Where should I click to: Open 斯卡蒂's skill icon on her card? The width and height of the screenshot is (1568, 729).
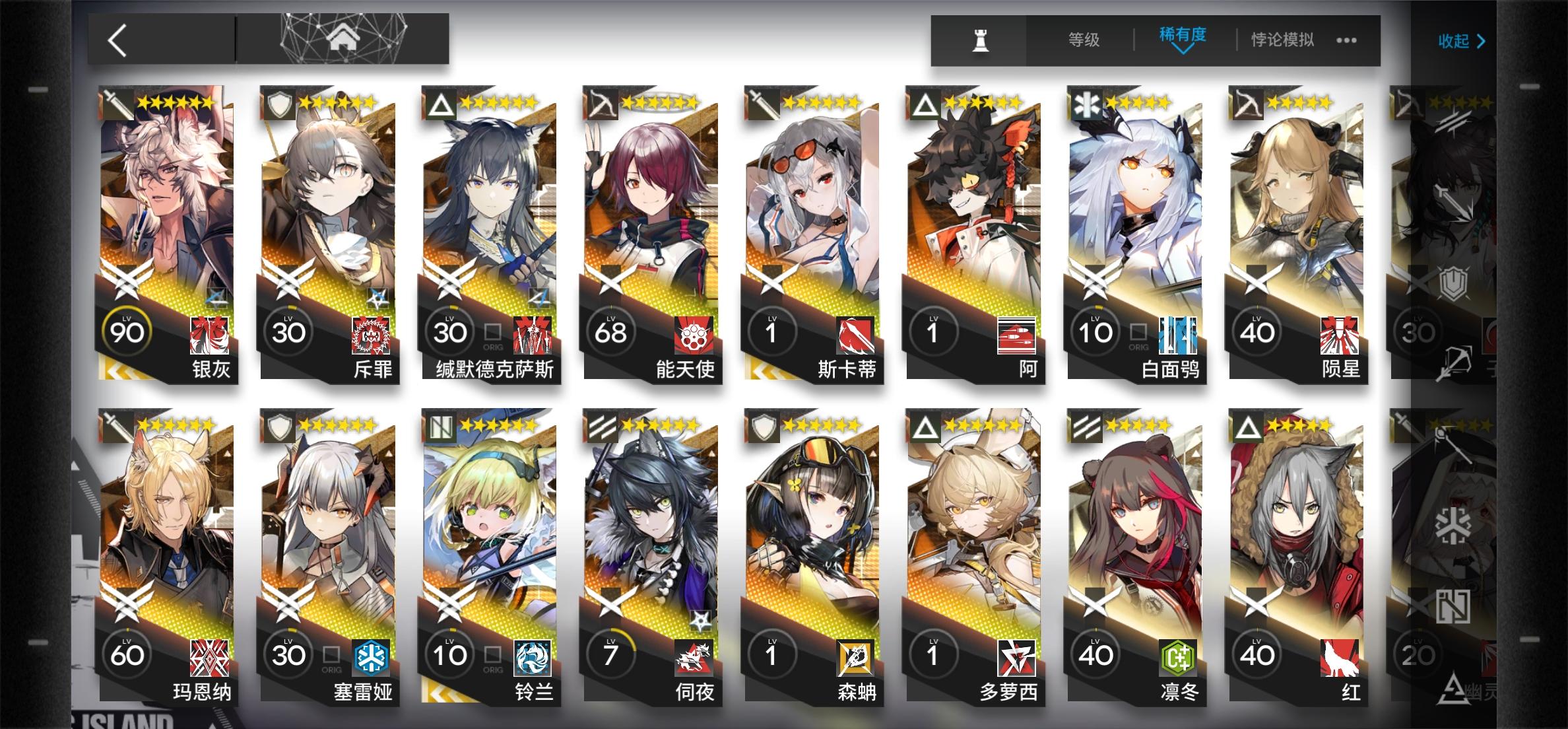click(x=856, y=336)
